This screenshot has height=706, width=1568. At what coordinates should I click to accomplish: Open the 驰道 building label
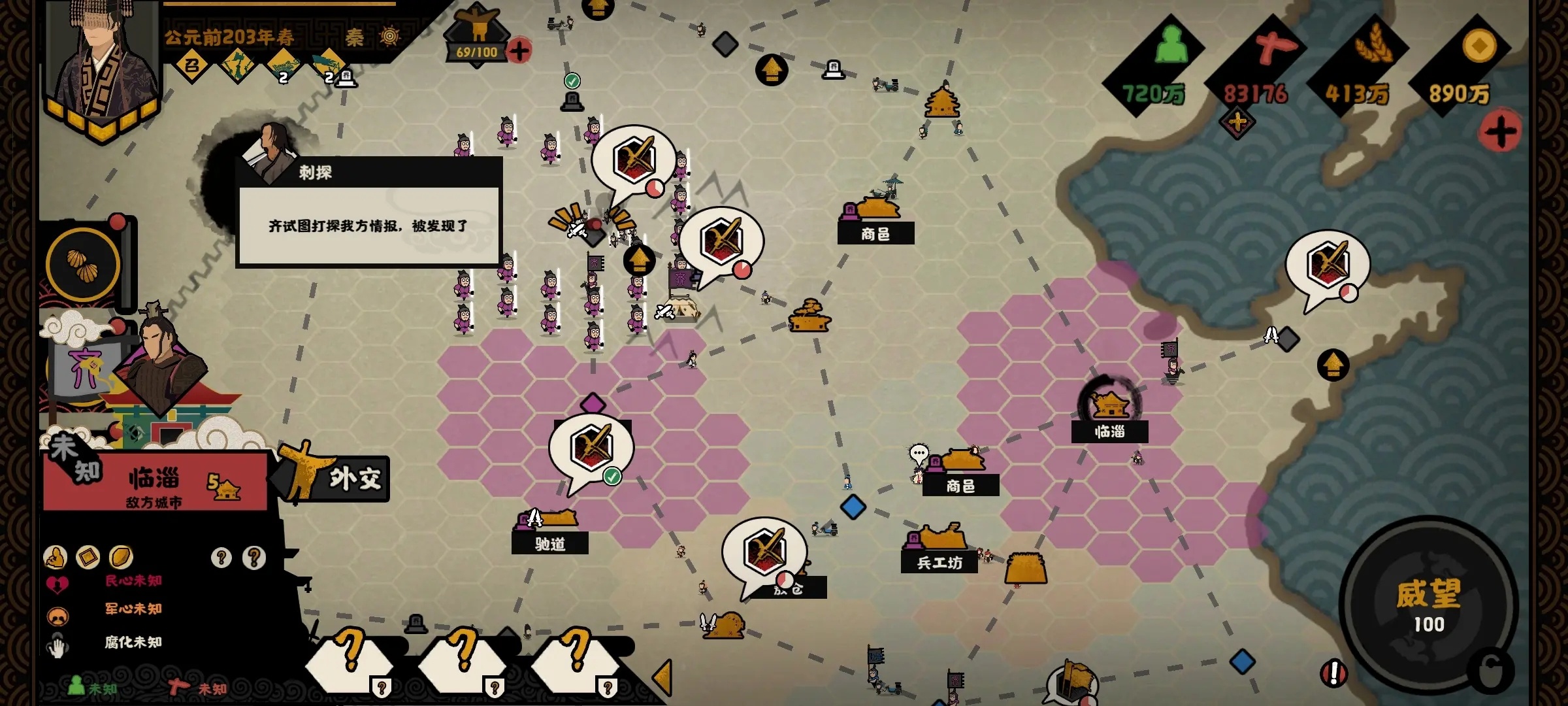click(x=550, y=543)
